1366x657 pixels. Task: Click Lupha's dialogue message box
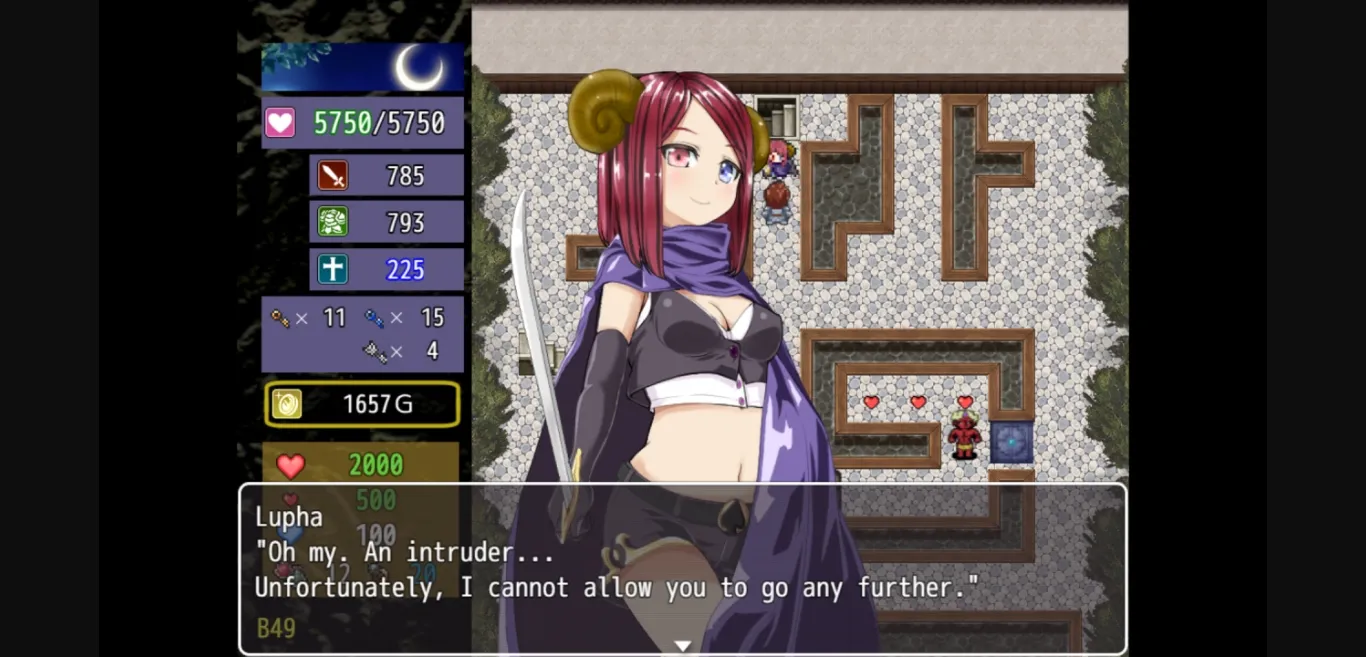(x=682, y=569)
